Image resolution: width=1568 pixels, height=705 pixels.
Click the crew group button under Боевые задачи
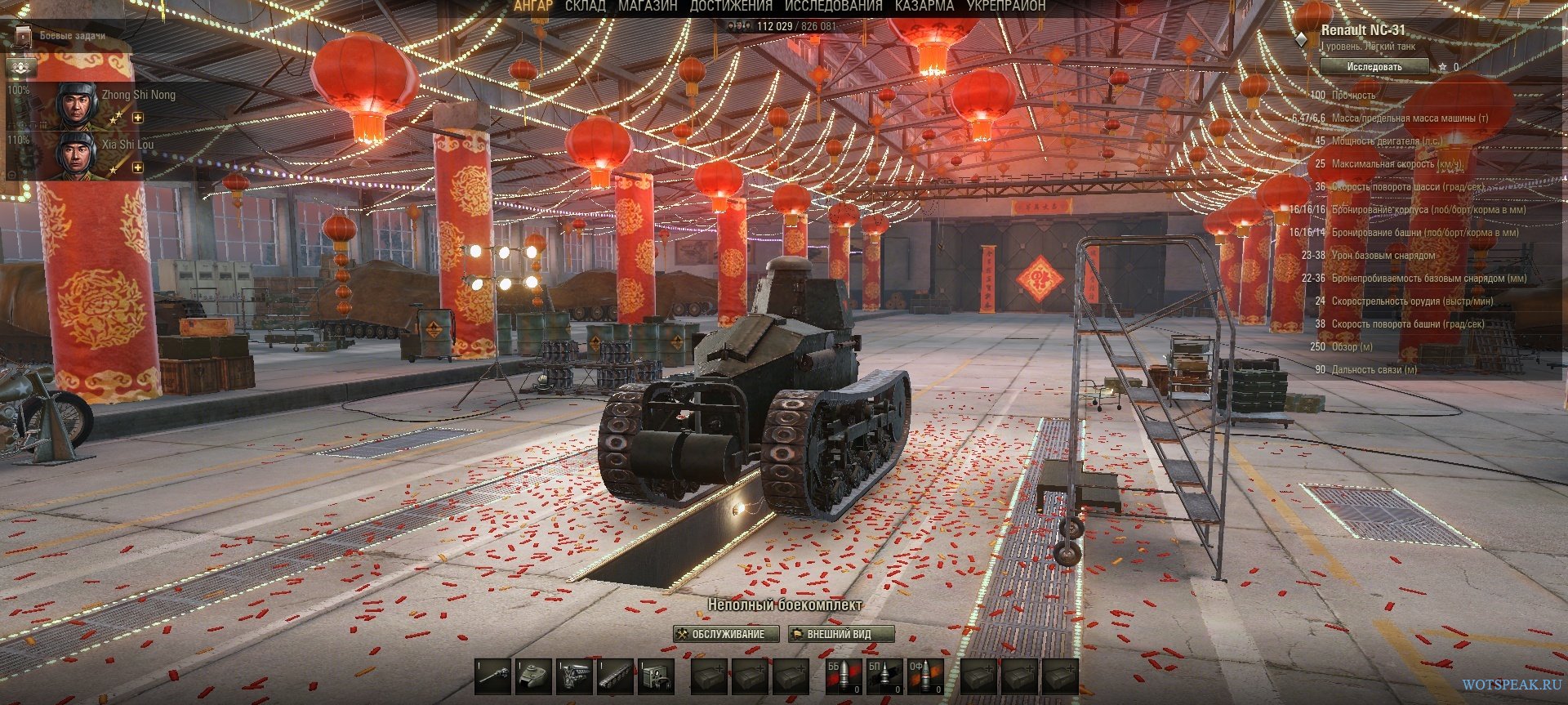(22, 66)
